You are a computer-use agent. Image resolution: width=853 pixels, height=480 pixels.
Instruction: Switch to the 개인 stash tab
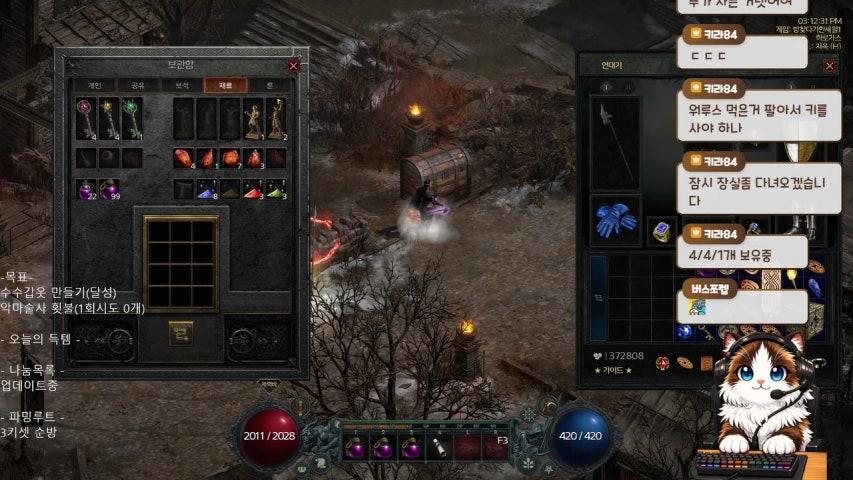click(95, 85)
